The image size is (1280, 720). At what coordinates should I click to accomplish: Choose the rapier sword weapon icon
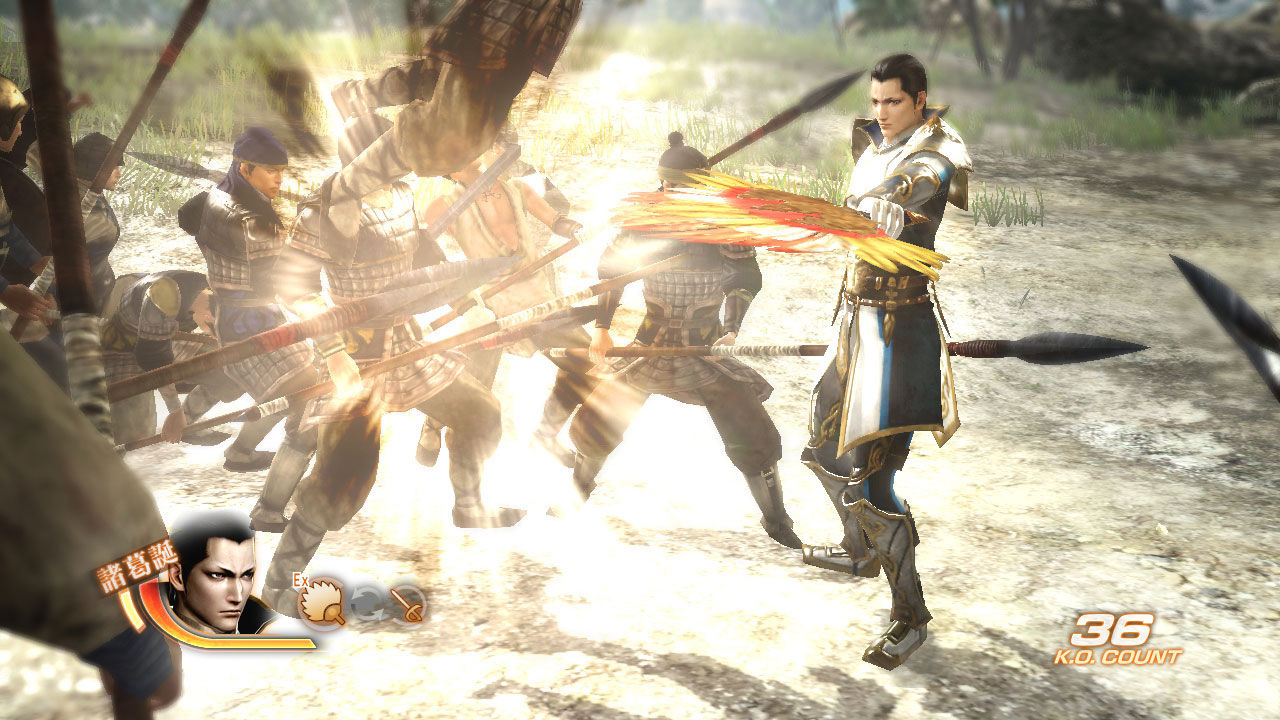click(408, 603)
